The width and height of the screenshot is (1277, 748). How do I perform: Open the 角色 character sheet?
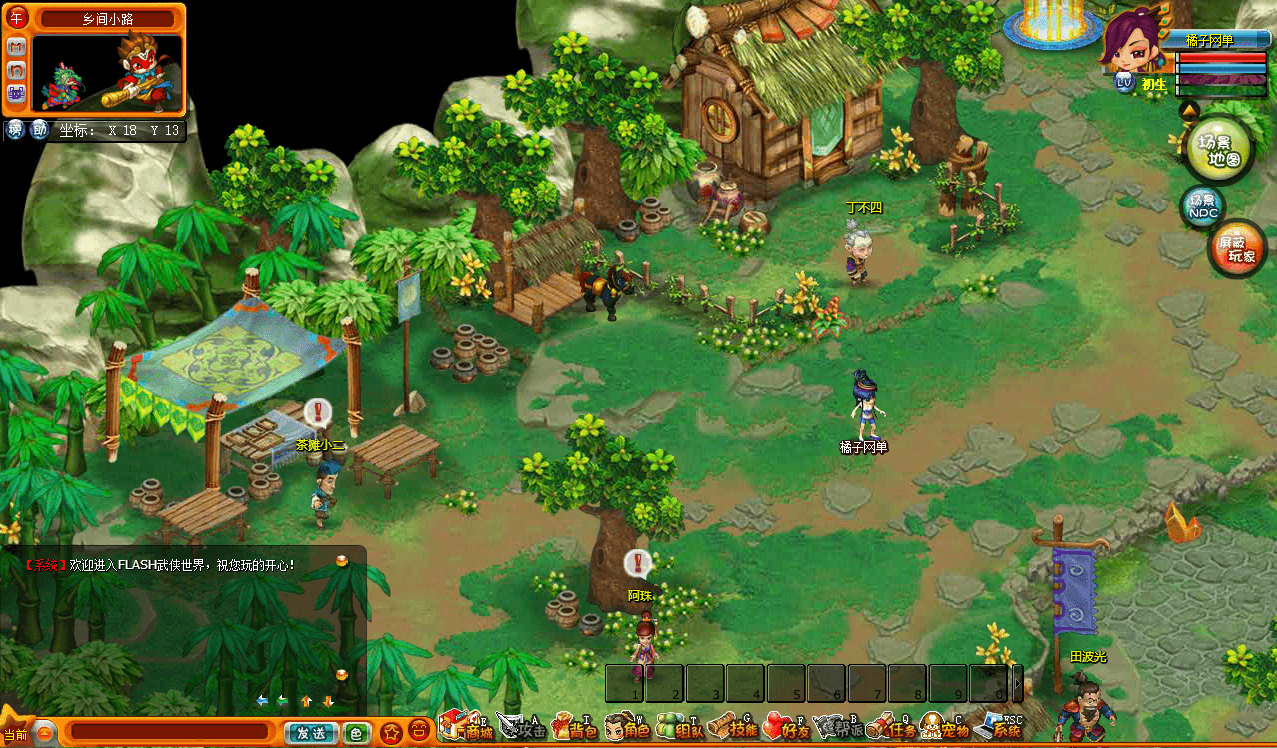pos(627,728)
